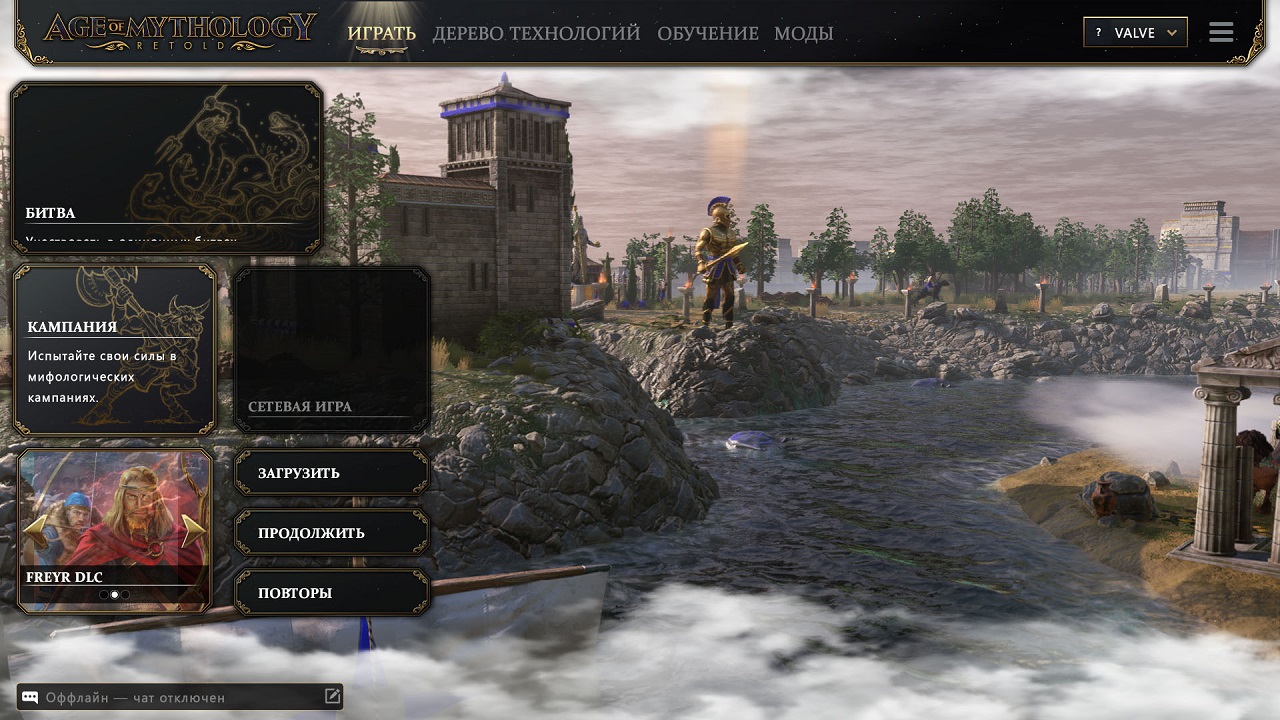Click the Discord chat icon in the chat bar
Screen dimensions: 1280x720
[29, 697]
